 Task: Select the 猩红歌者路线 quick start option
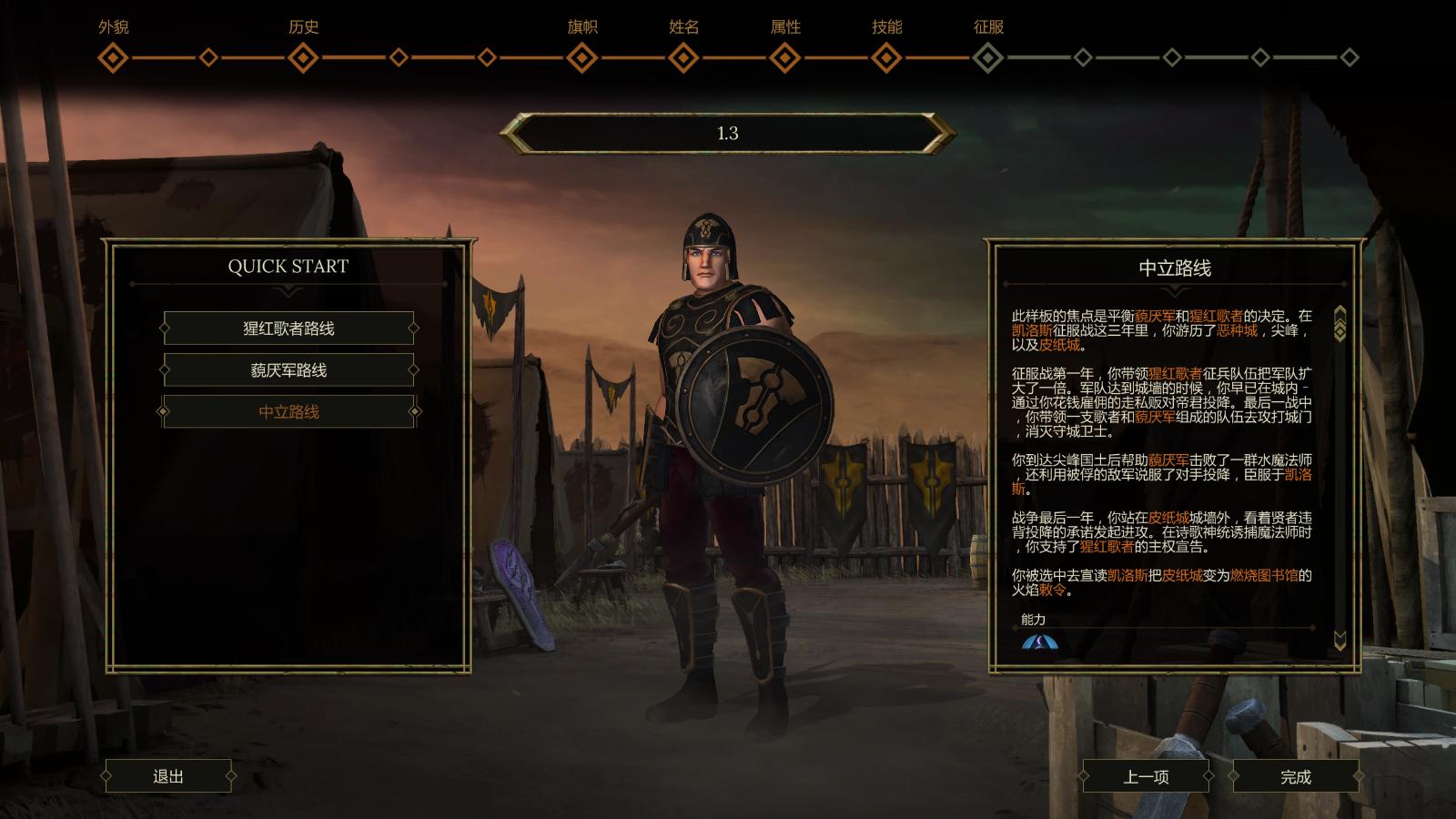pyautogui.click(x=288, y=329)
